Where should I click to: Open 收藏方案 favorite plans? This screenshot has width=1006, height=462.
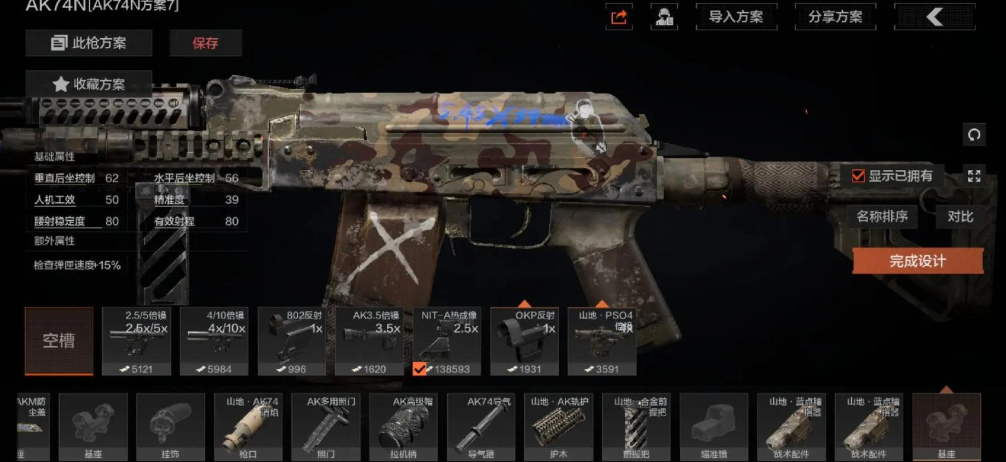tap(88, 84)
